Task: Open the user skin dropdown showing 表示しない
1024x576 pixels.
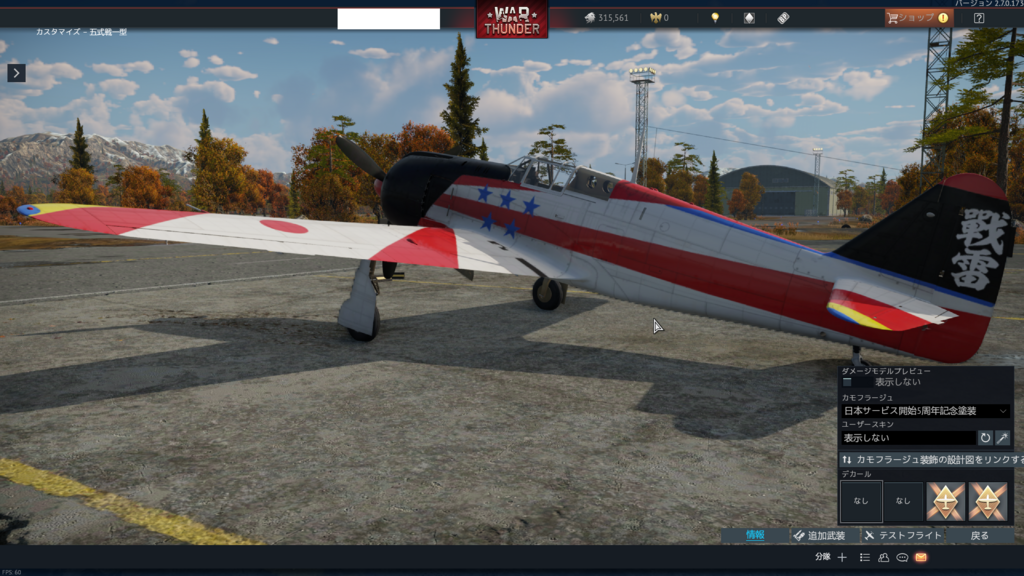Action: coord(907,438)
